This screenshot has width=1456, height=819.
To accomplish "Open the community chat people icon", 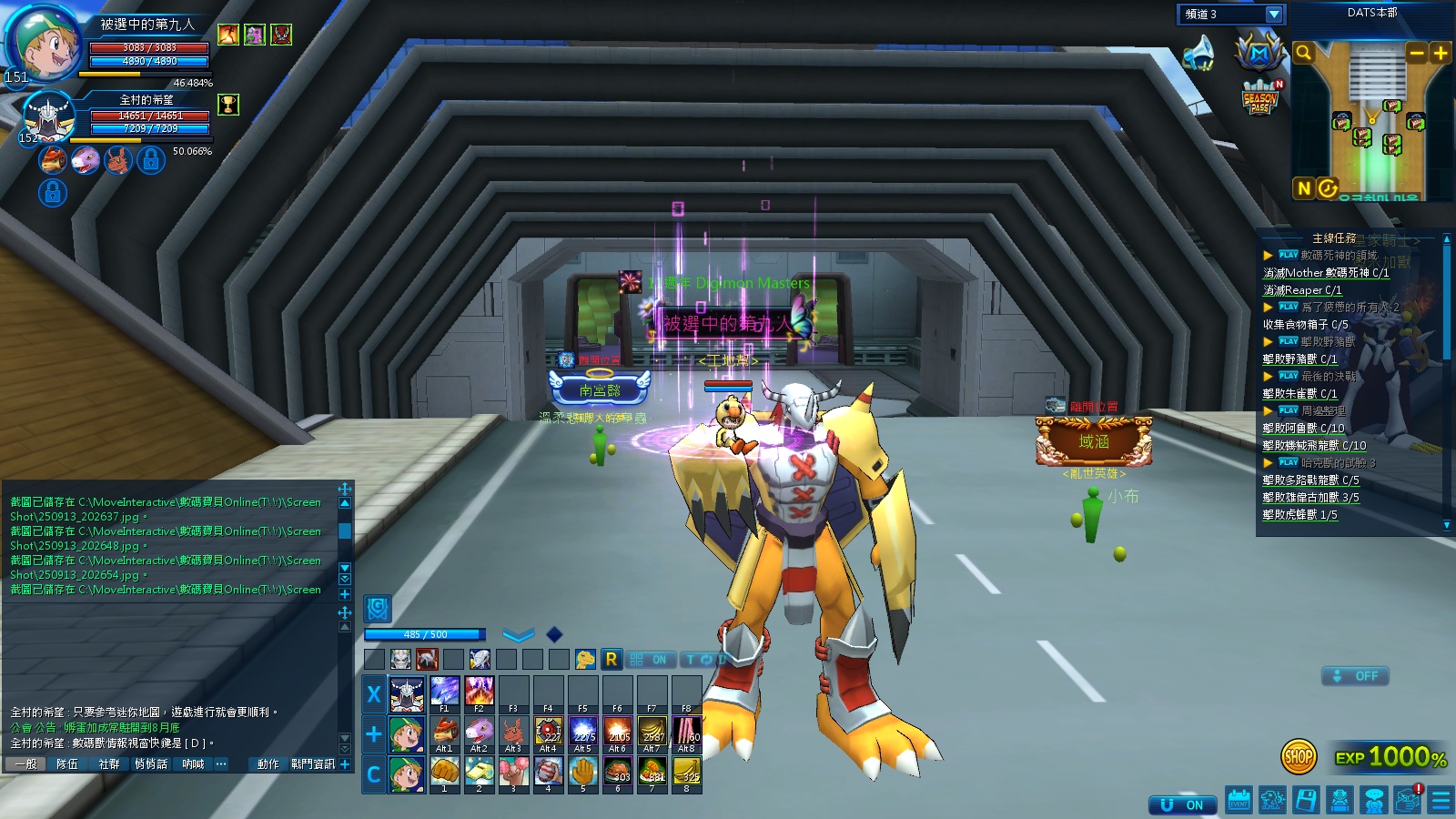I will [1374, 801].
